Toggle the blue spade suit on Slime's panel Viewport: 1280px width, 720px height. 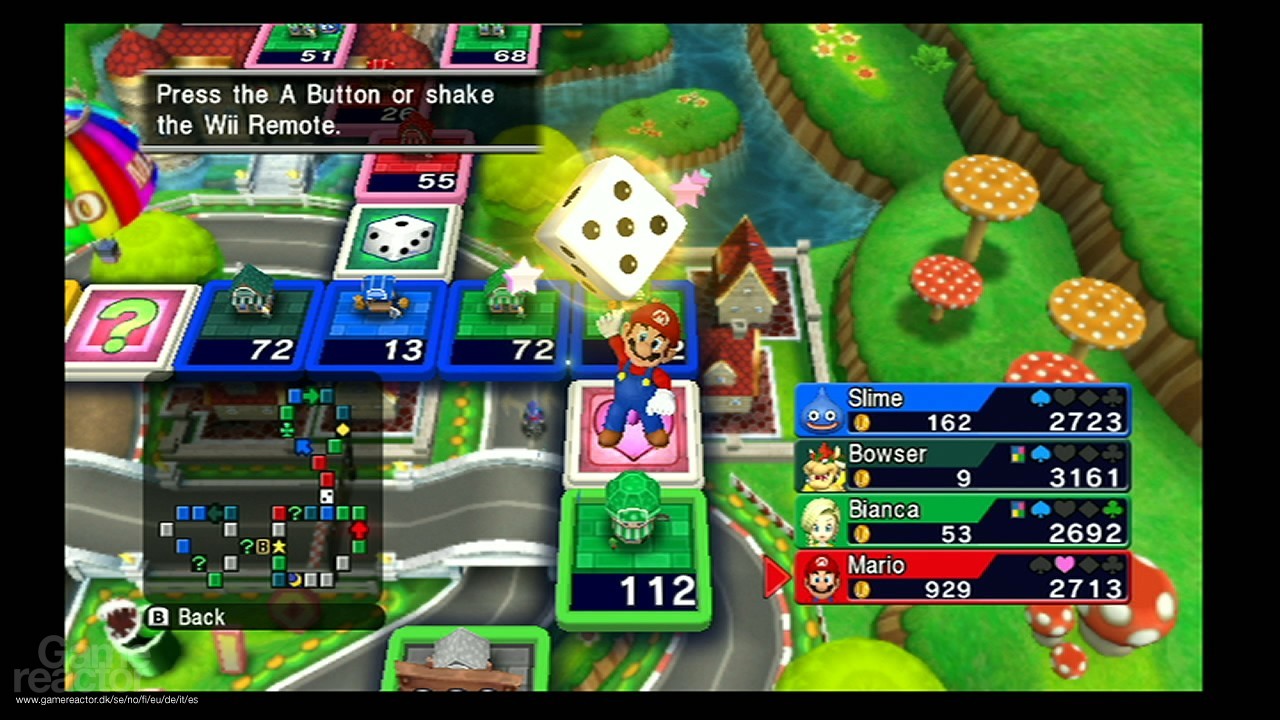pos(1041,395)
